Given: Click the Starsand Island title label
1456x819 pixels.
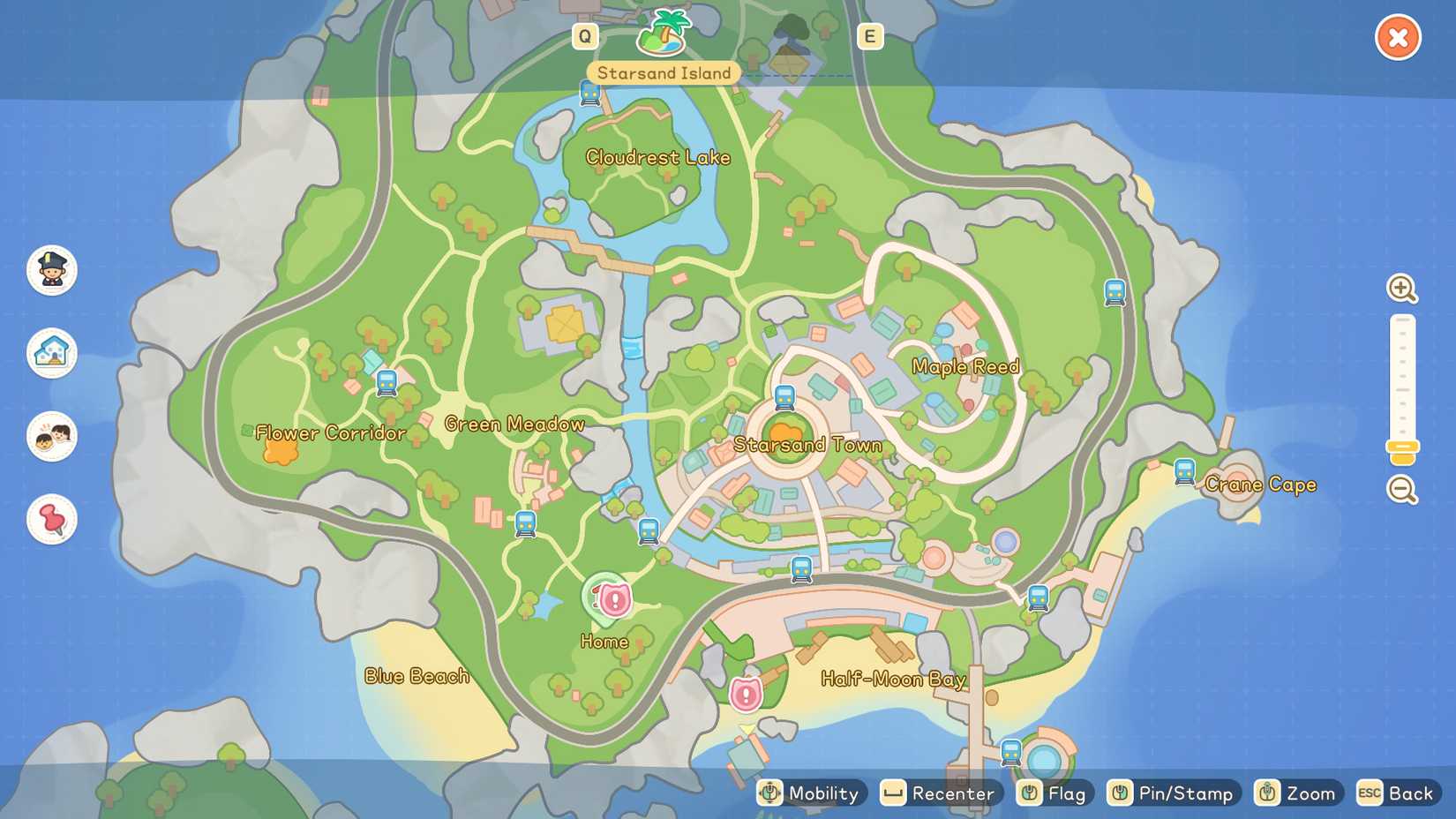Looking at the screenshot, I should click(x=662, y=73).
